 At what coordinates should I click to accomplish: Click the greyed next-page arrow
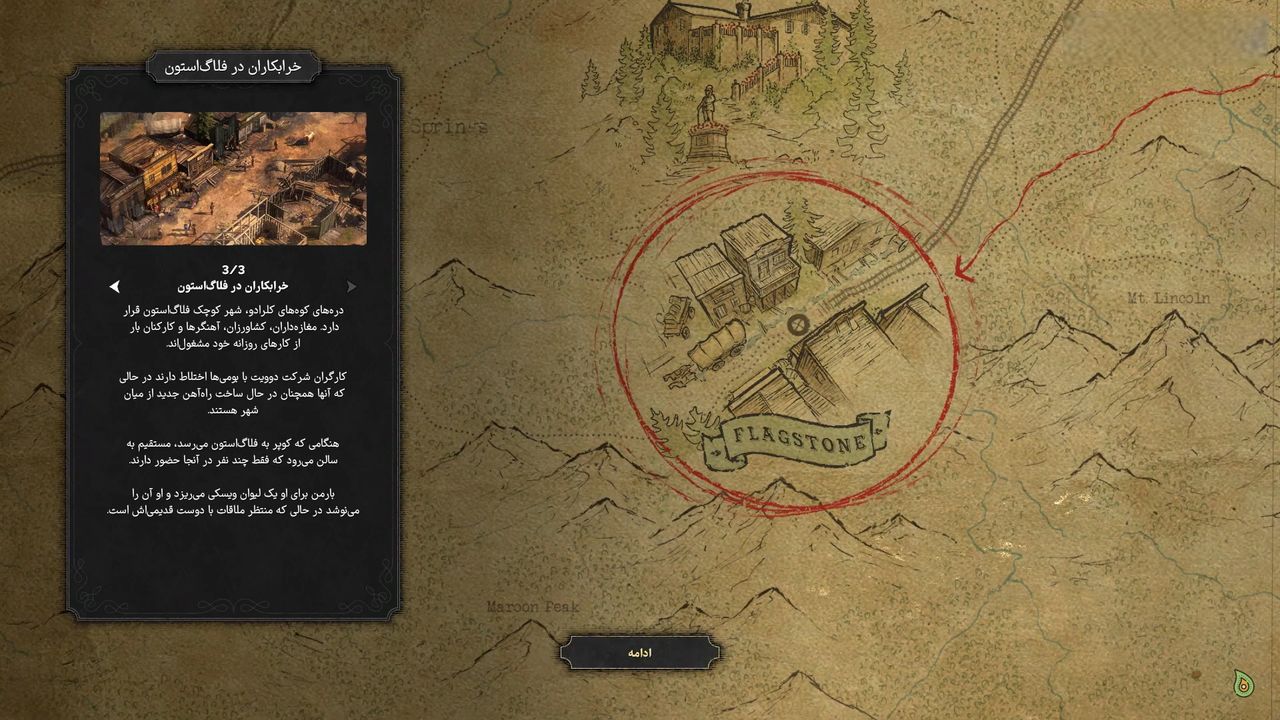(x=351, y=286)
